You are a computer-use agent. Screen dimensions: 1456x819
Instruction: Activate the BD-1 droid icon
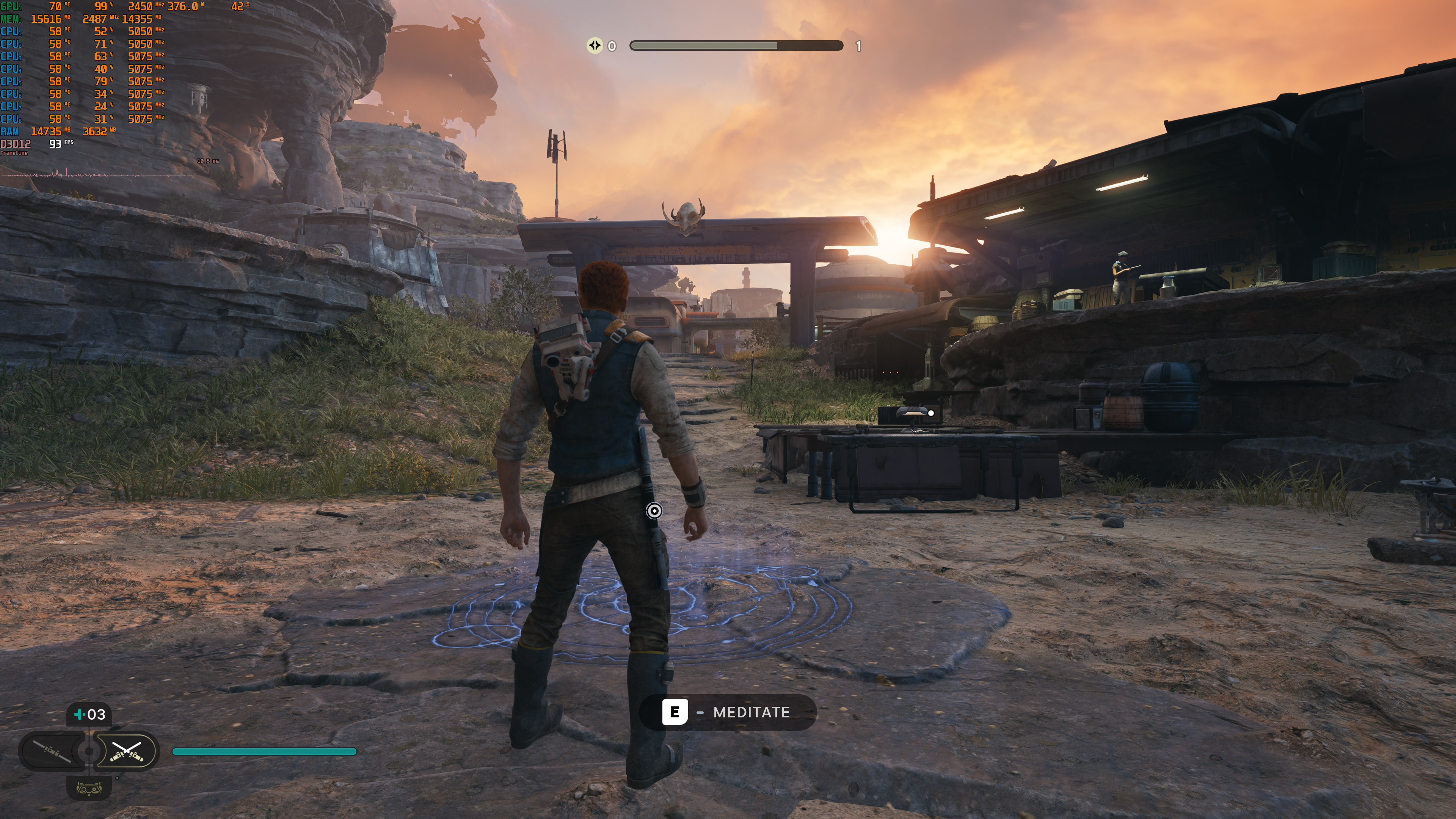click(x=89, y=788)
